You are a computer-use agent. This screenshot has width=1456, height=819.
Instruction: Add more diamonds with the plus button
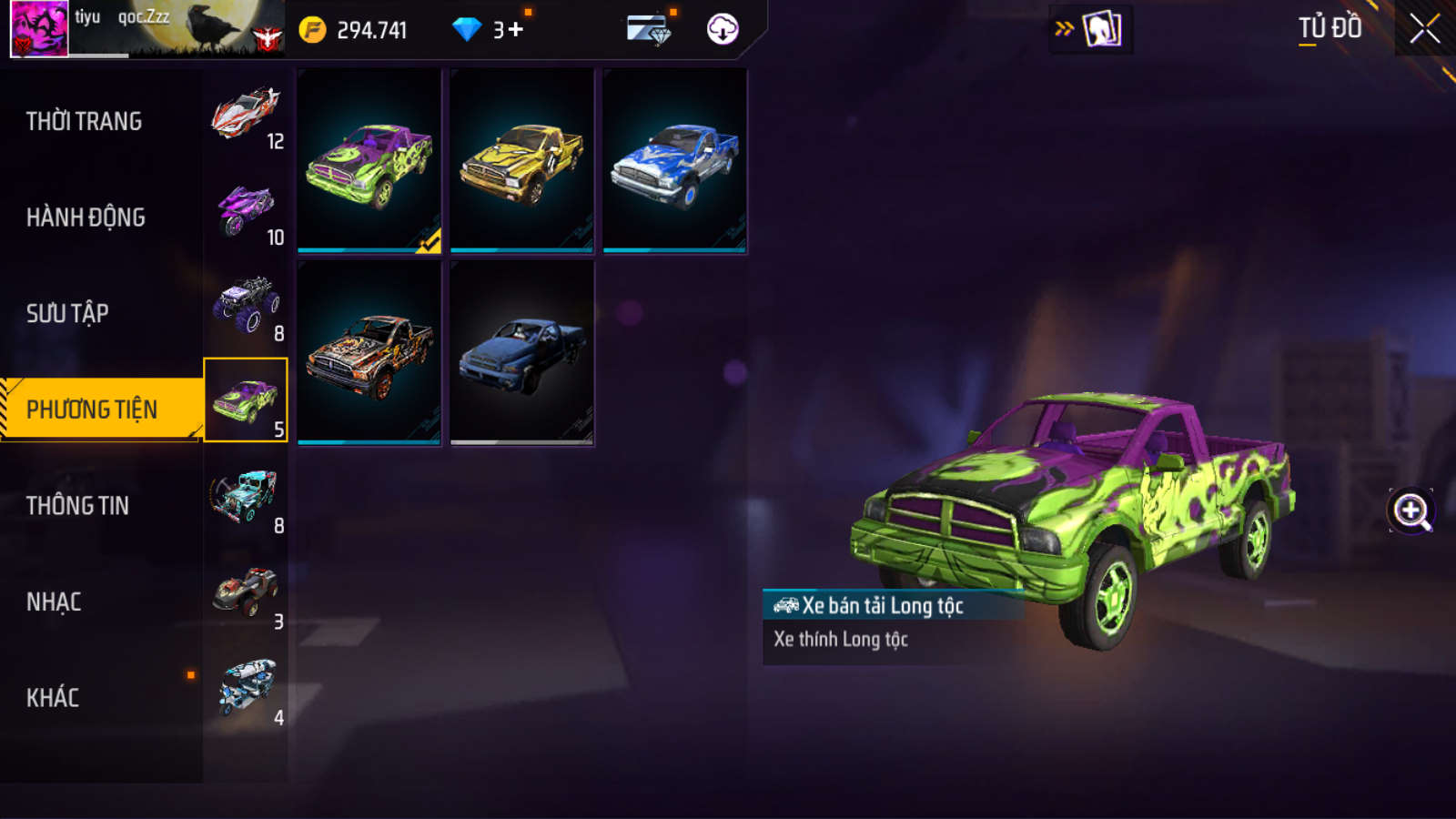(x=516, y=30)
